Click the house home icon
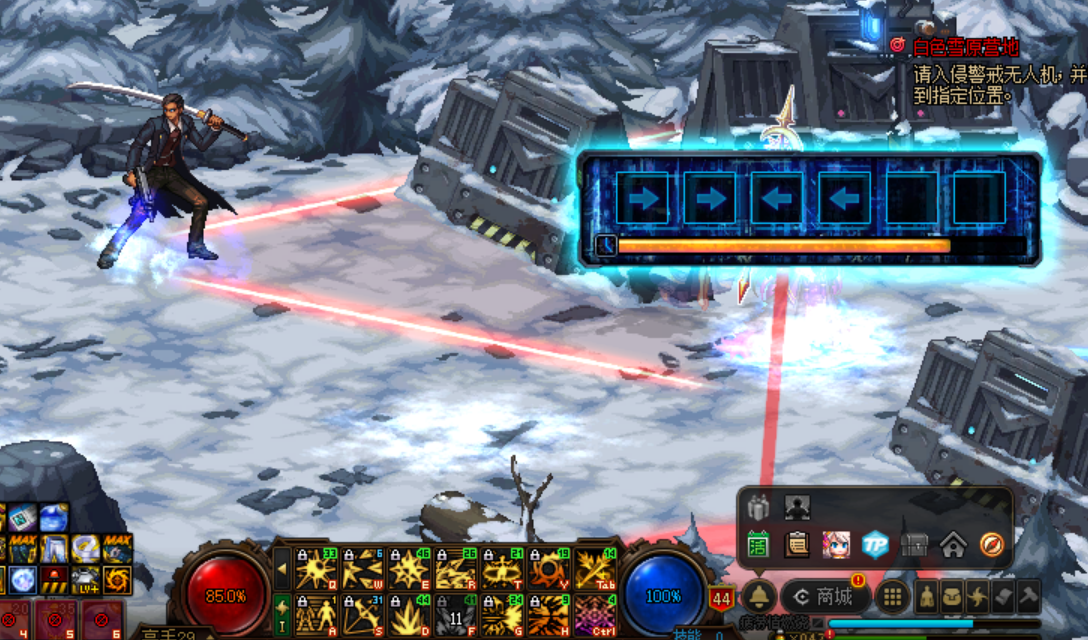The image size is (1088, 640). 953,544
